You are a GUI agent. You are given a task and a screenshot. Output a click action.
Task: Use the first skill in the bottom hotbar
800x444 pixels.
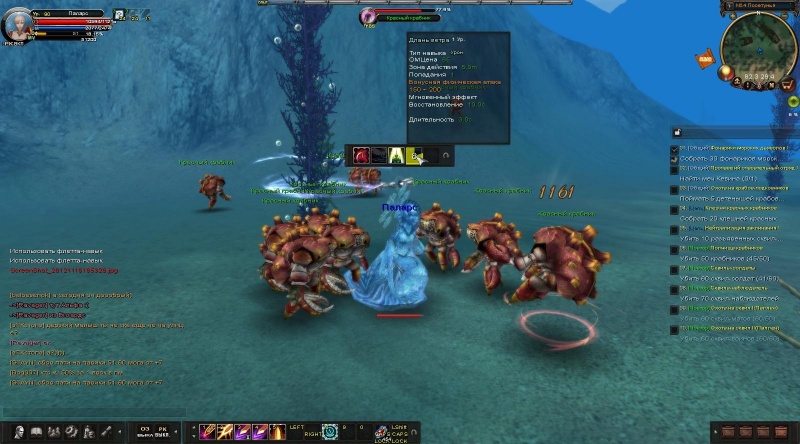click(207, 432)
